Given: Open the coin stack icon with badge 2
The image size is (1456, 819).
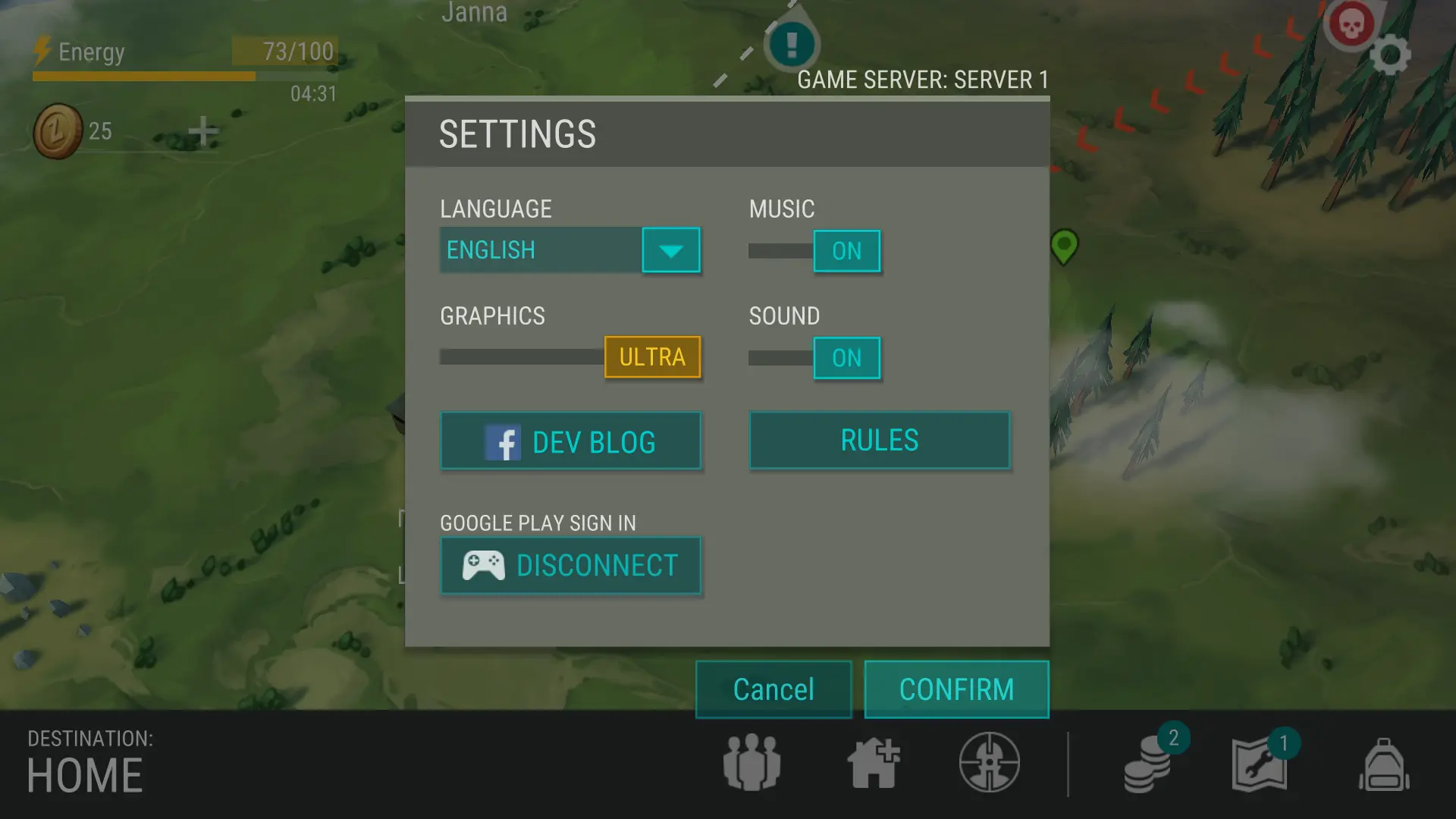Looking at the screenshot, I should (x=1149, y=766).
